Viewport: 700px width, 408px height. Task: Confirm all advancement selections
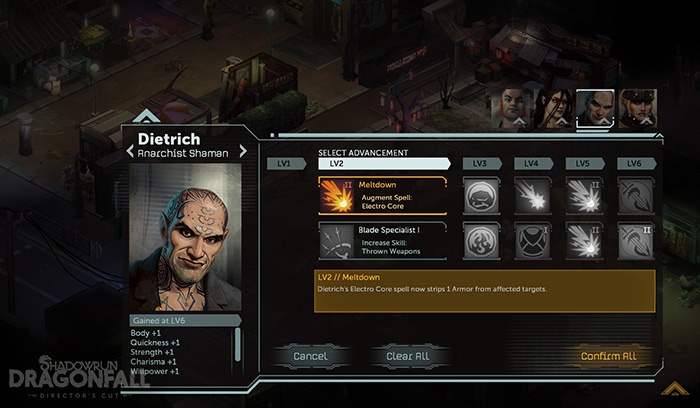608,356
